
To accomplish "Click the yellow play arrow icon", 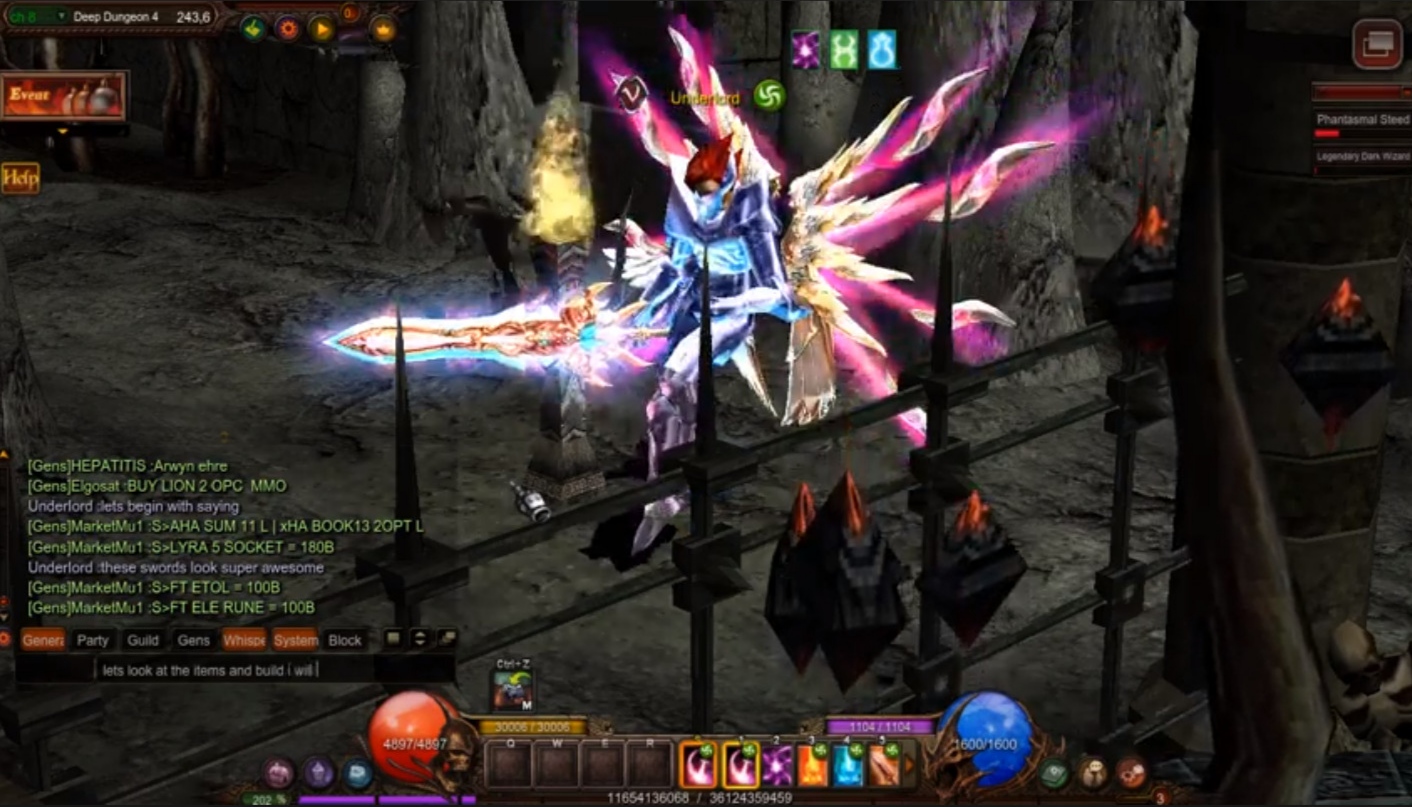I will [321, 28].
